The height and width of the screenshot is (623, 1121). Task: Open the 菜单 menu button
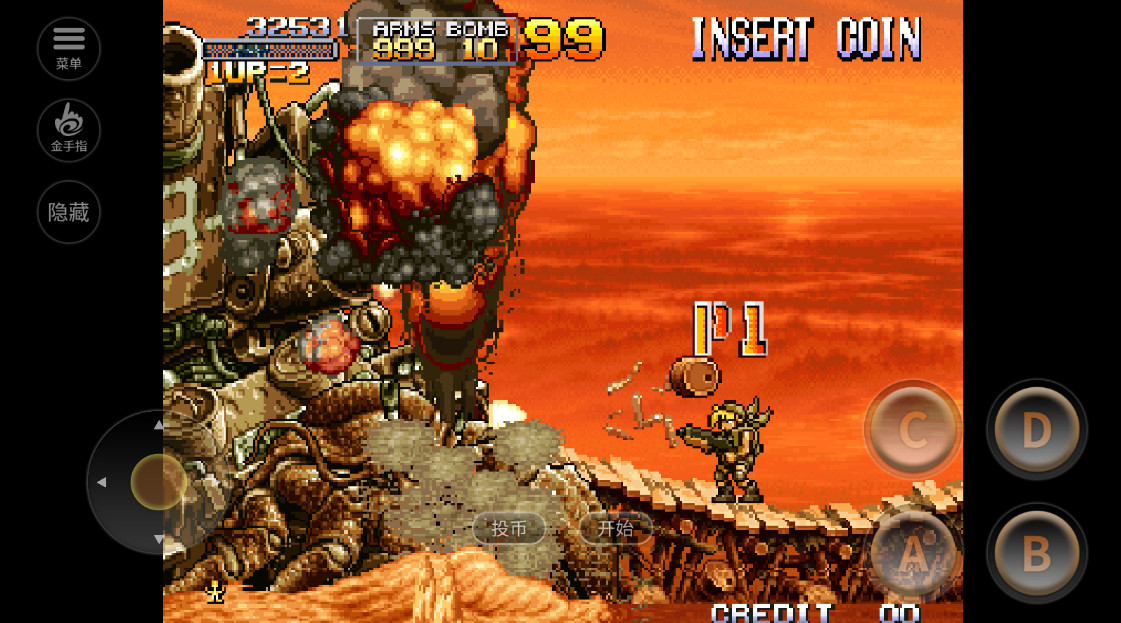point(69,48)
